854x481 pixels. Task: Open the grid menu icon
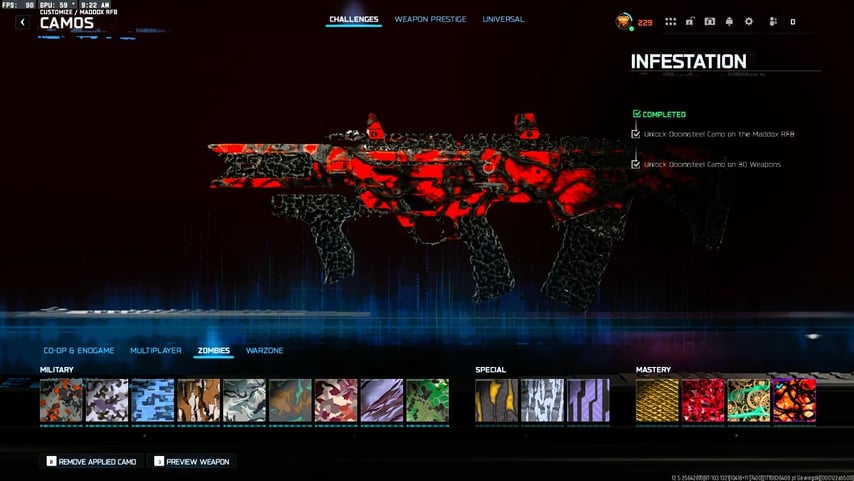coord(670,21)
